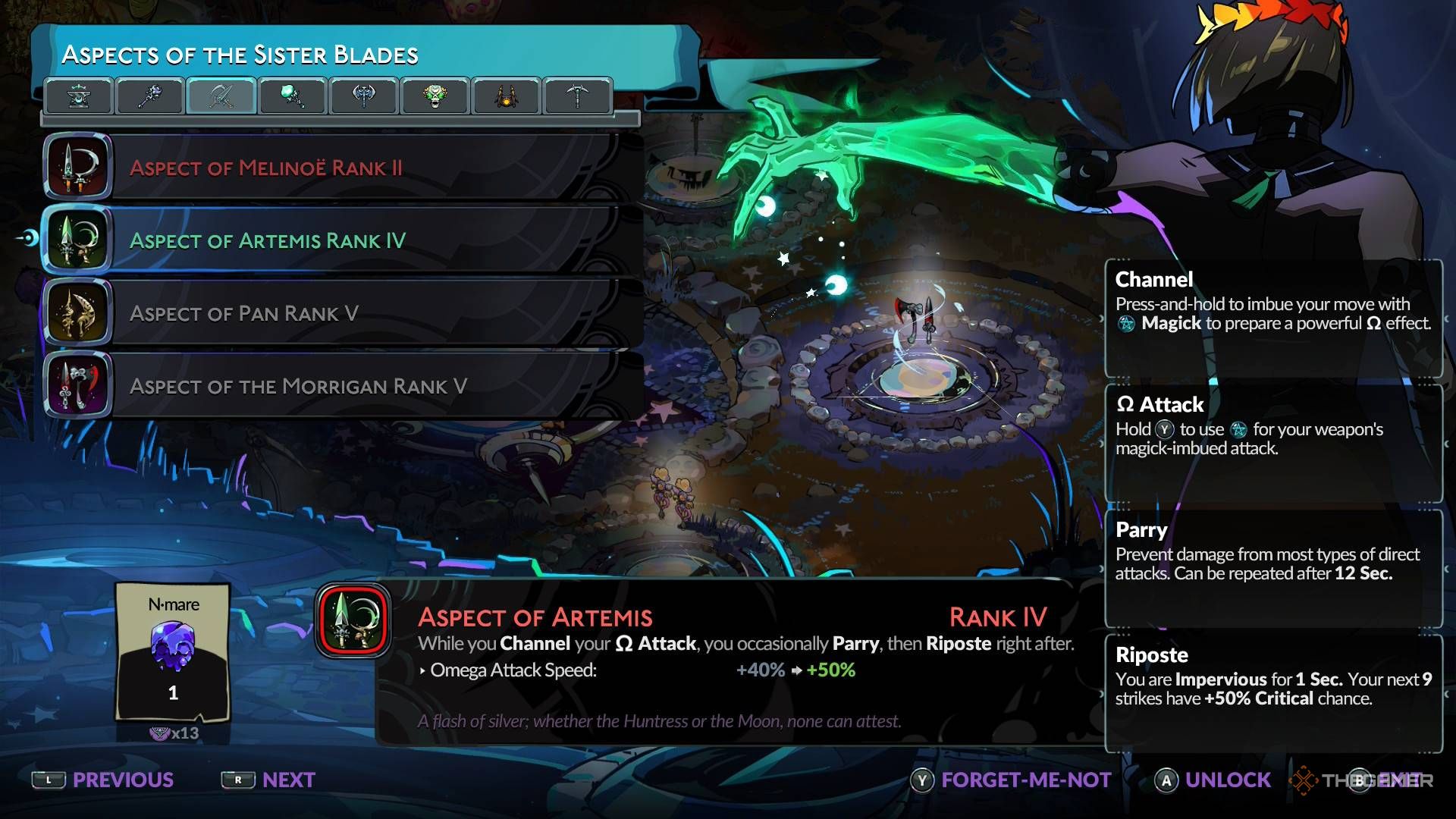Select the anvil icon on the far left
The width and height of the screenshot is (1456, 819).
[x=80, y=96]
